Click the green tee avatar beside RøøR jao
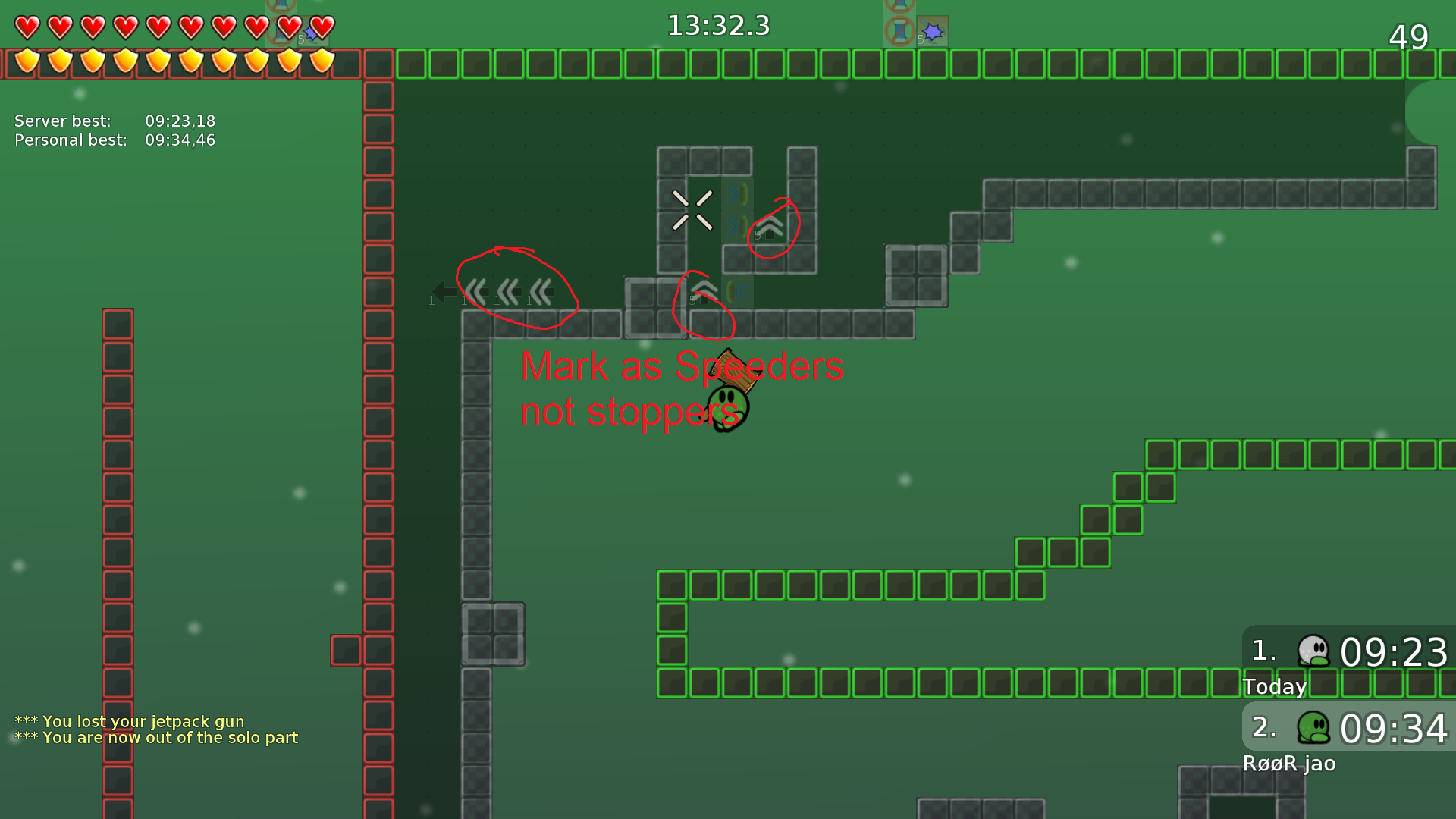This screenshot has height=819, width=1456. (x=1314, y=729)
